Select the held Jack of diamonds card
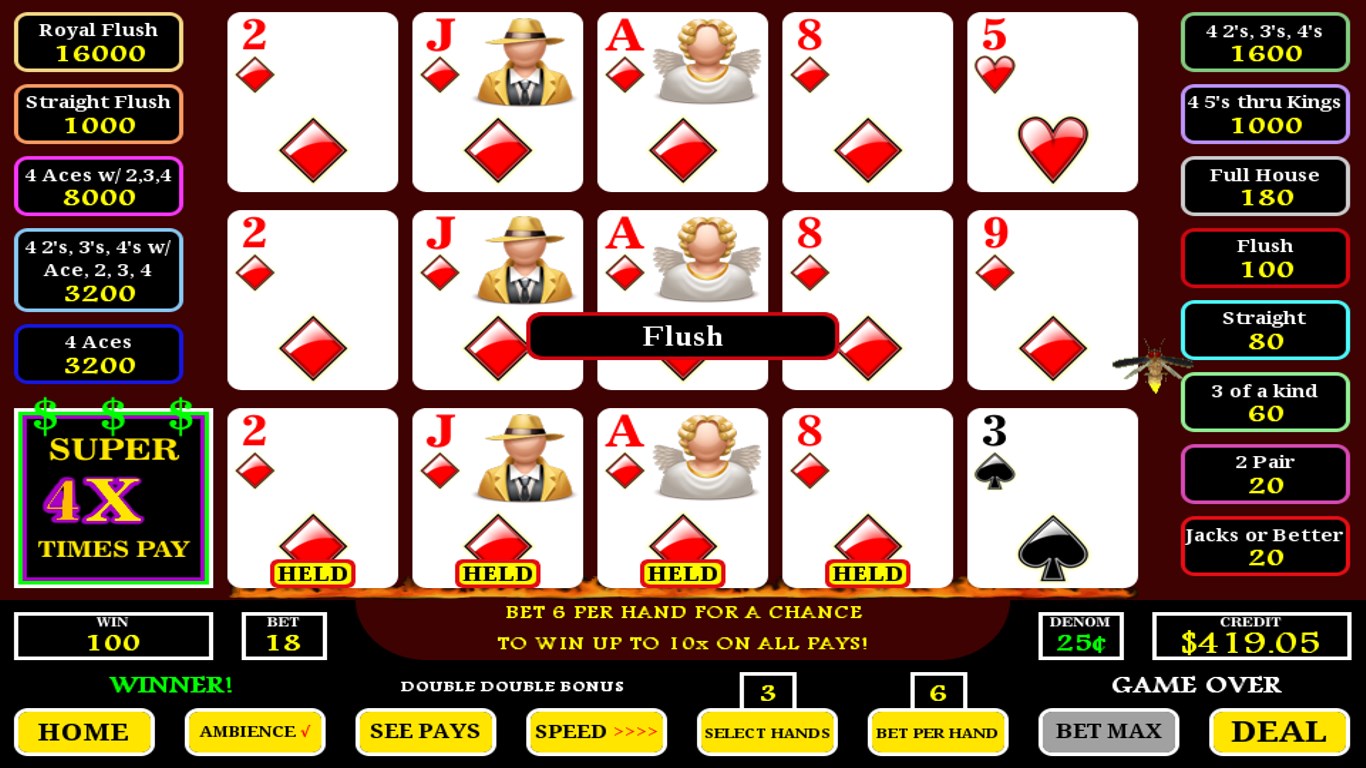 [497, 497]
